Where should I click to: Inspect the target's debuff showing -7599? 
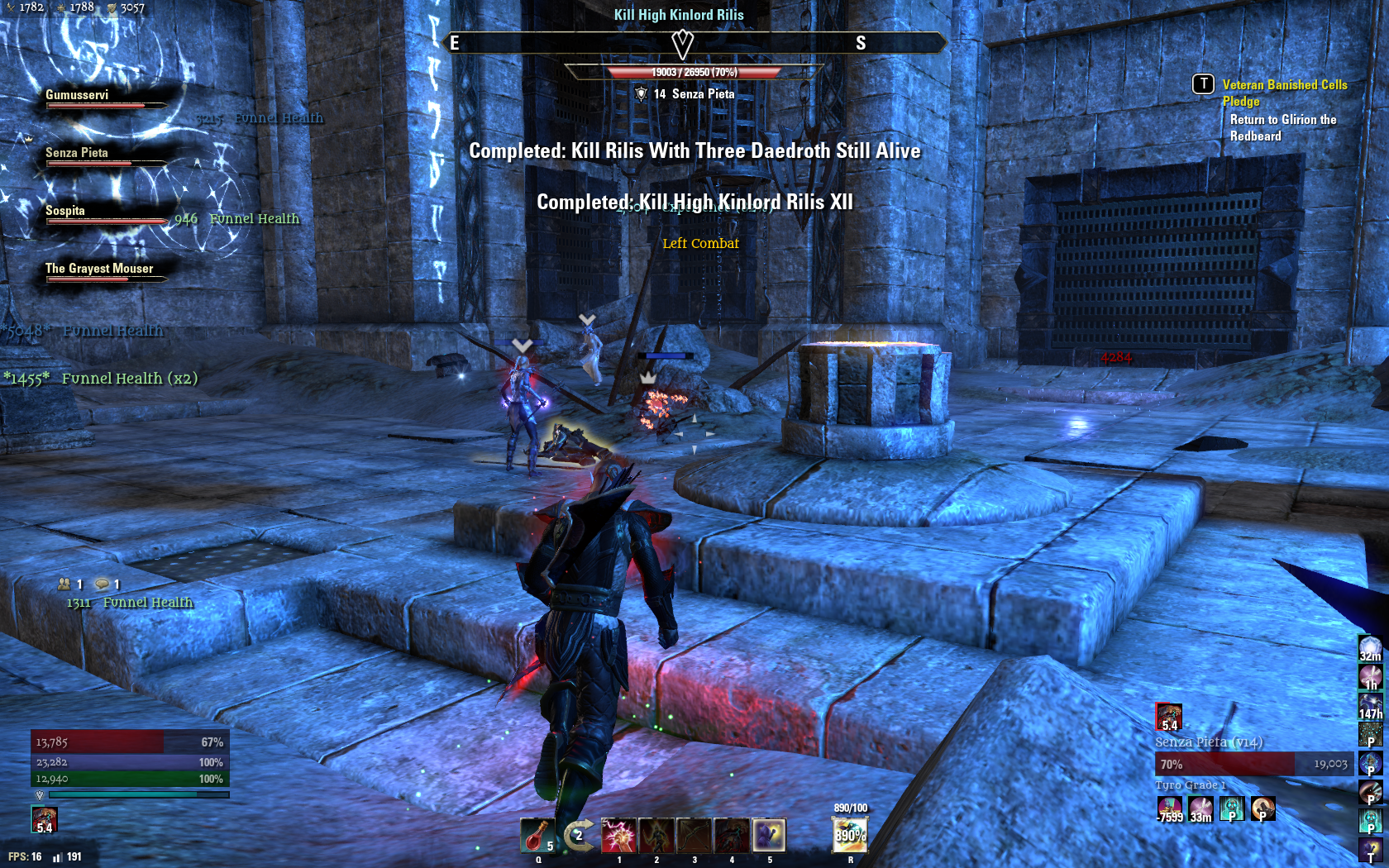1169,808
